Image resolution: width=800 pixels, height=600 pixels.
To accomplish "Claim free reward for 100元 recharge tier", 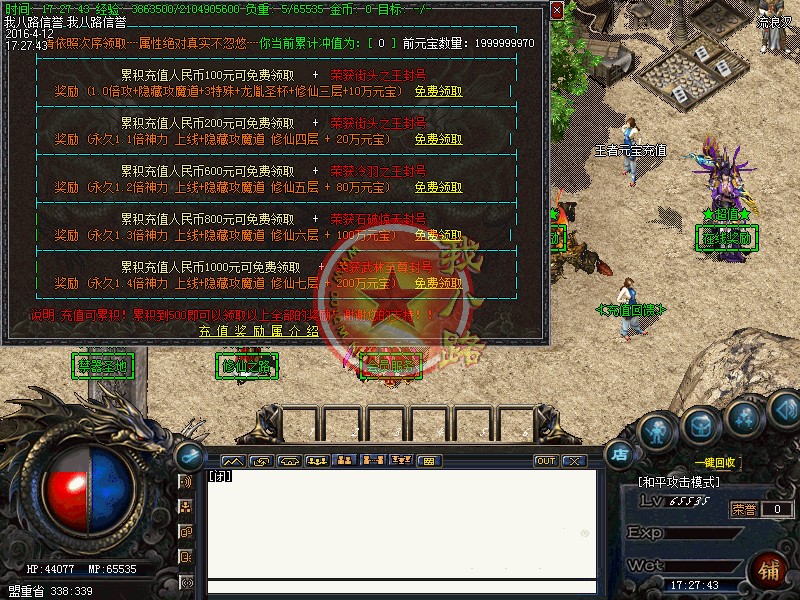I will (x=439, y=91).
